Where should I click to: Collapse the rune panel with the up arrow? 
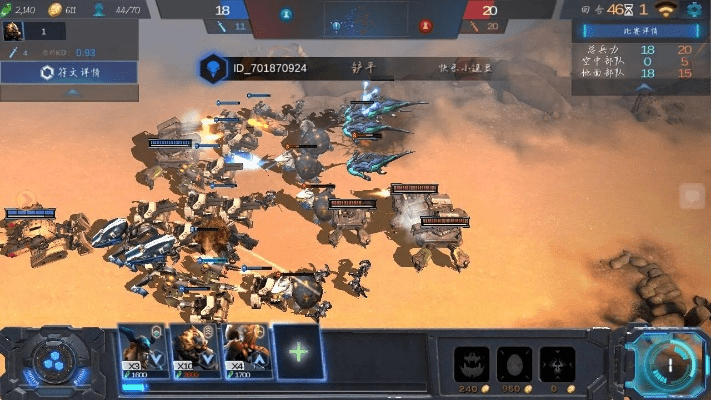pos(69,92)
